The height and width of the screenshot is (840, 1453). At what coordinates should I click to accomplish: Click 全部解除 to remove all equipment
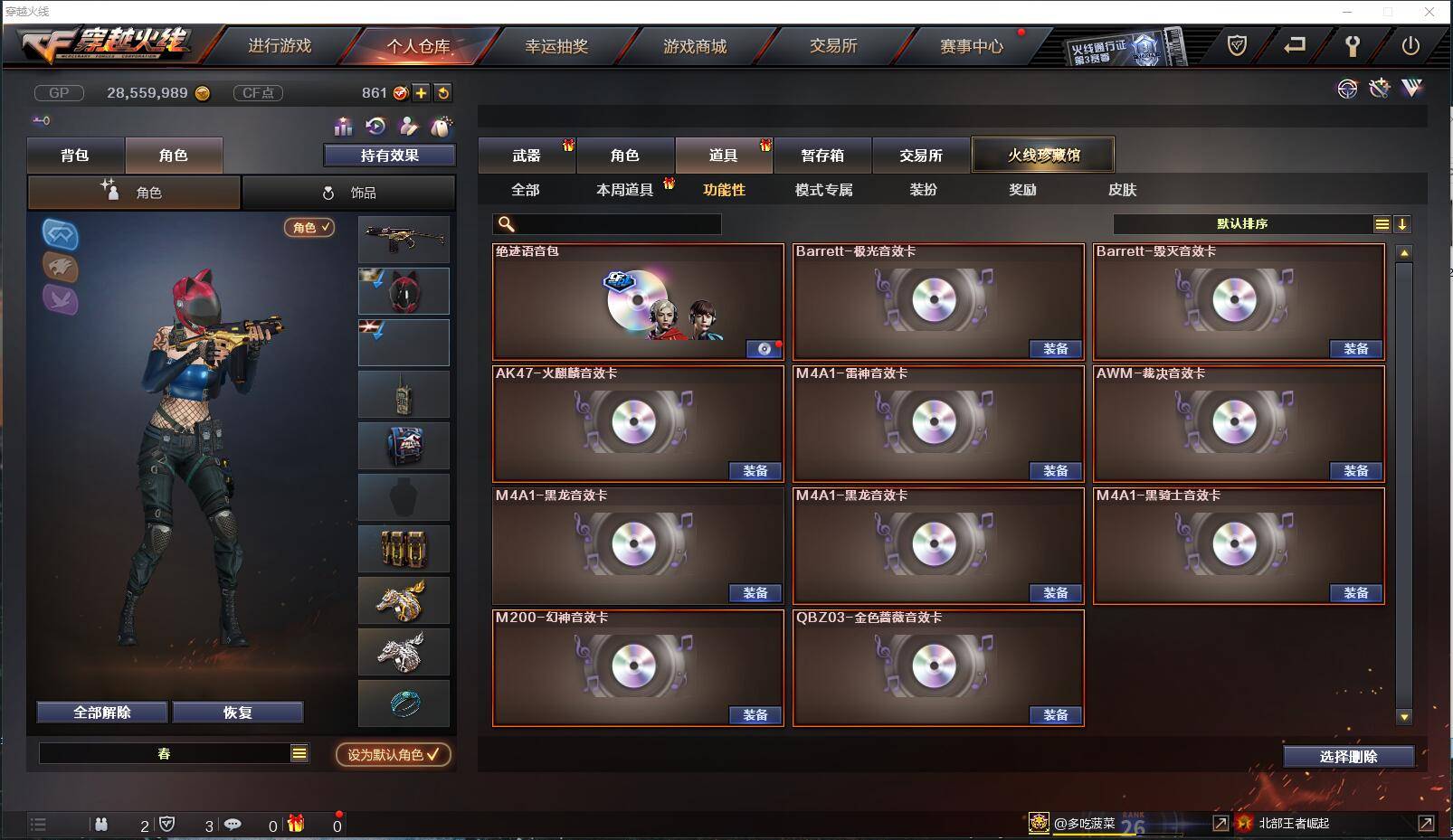pos(100,713)
